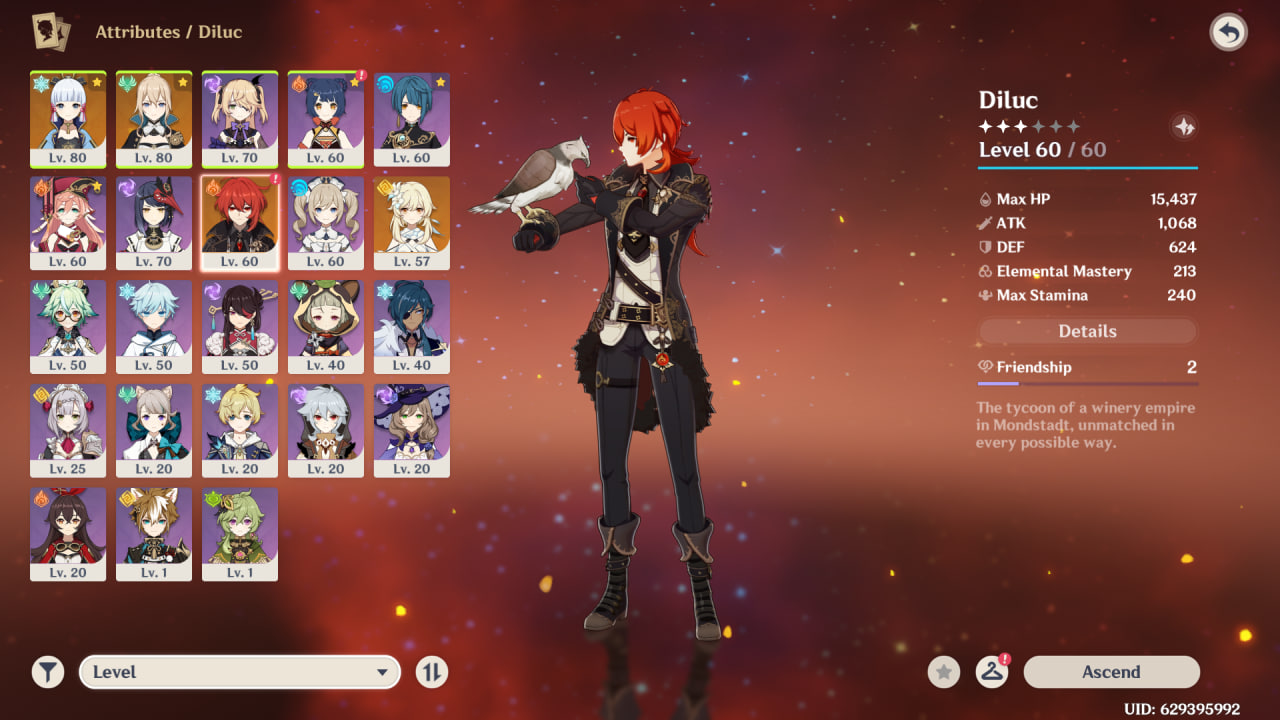Screen dimensions: 1280x720
Task: Pick the Lv. 57 Traveler portrait
Action: pyautogui.click(x=412, y=223)
